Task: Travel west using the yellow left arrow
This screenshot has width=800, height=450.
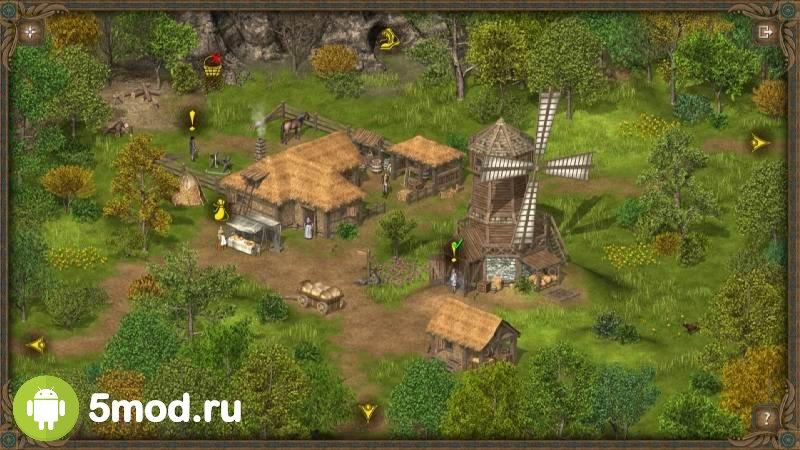Action: (37, 345)
